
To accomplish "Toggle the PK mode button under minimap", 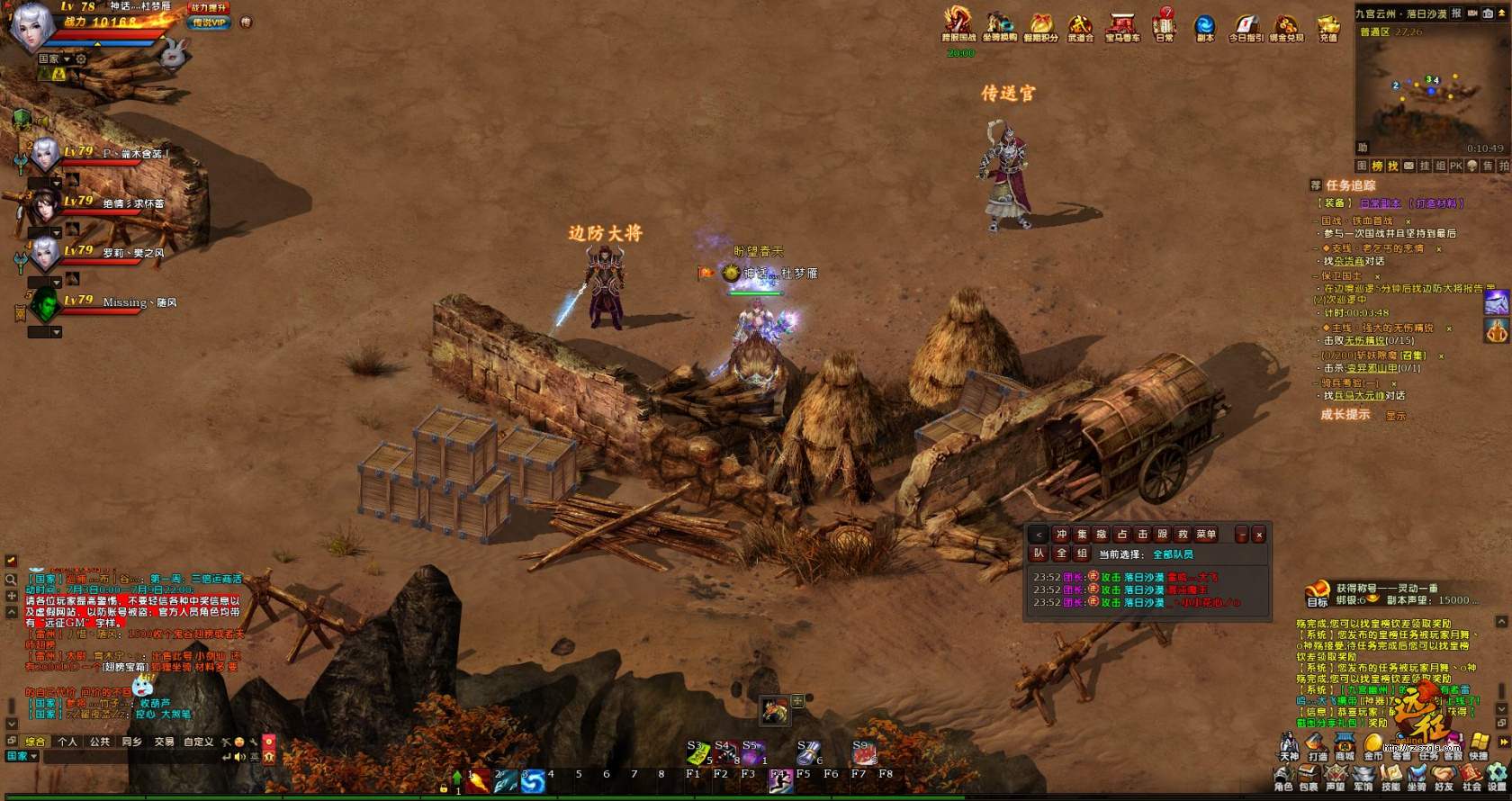I will point(1455,166).
